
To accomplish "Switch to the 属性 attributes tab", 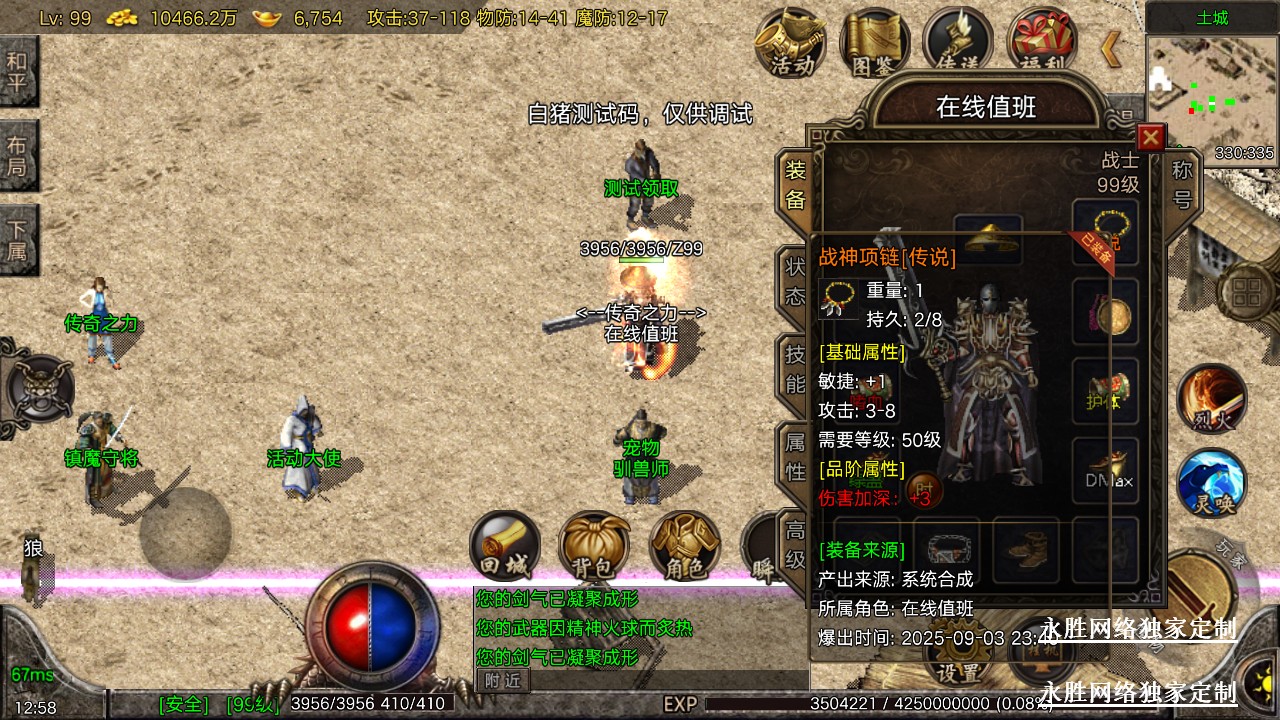I will pyautogui.click(x=795, y=456).
